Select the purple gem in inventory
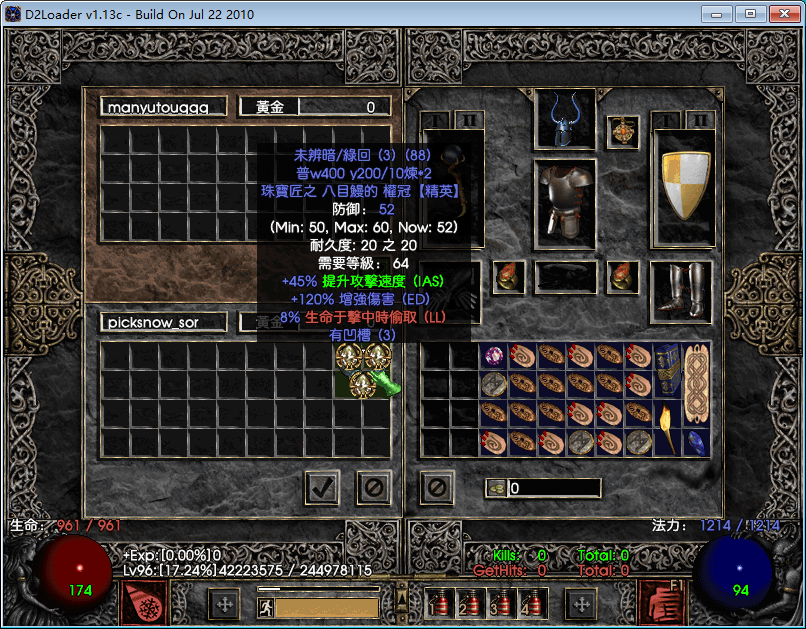 tap(494, 356)
